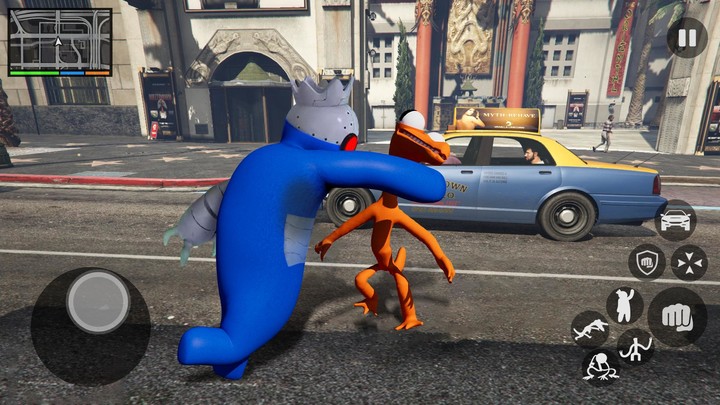Screen dimensions: 720x405
Task: Tap the four inward arrows button
Action: (689, 263)
